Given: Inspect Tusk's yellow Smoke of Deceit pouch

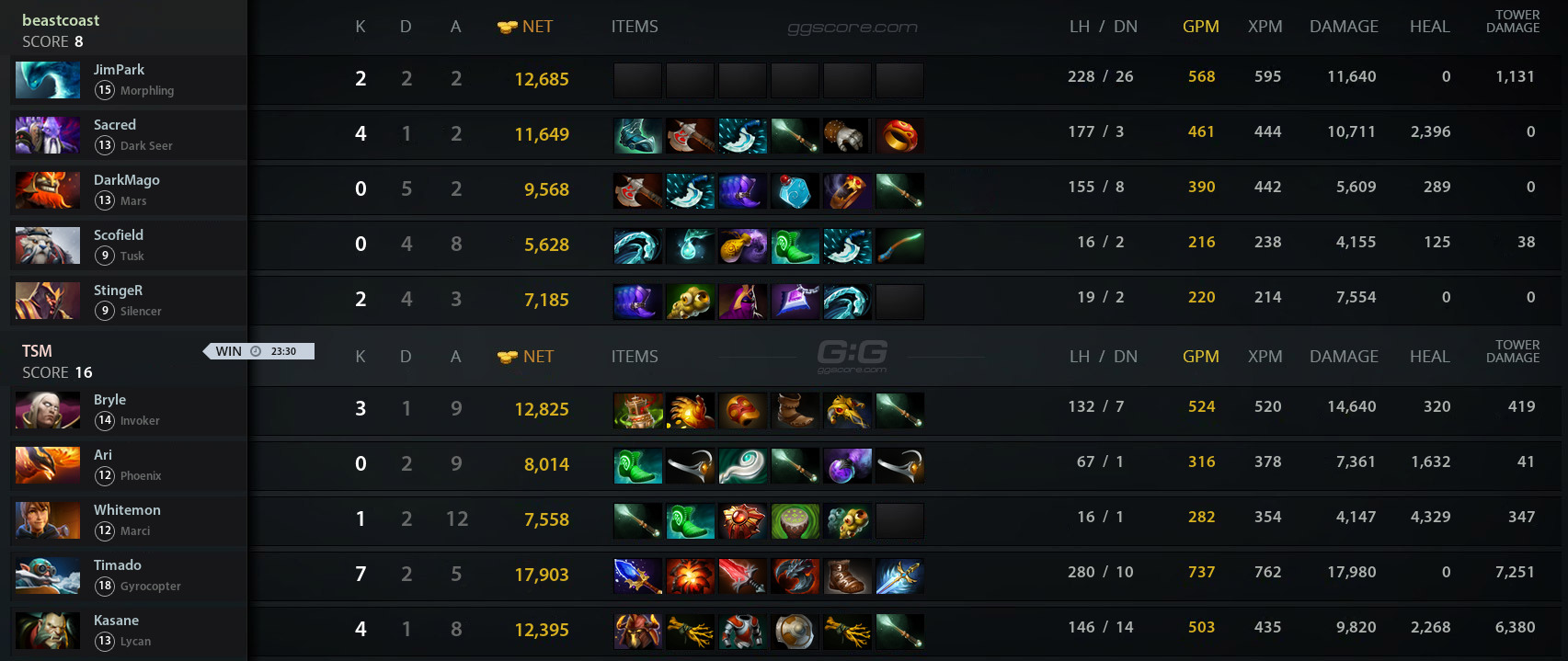Looking at the screenshot, I should [x=742, y=245].
